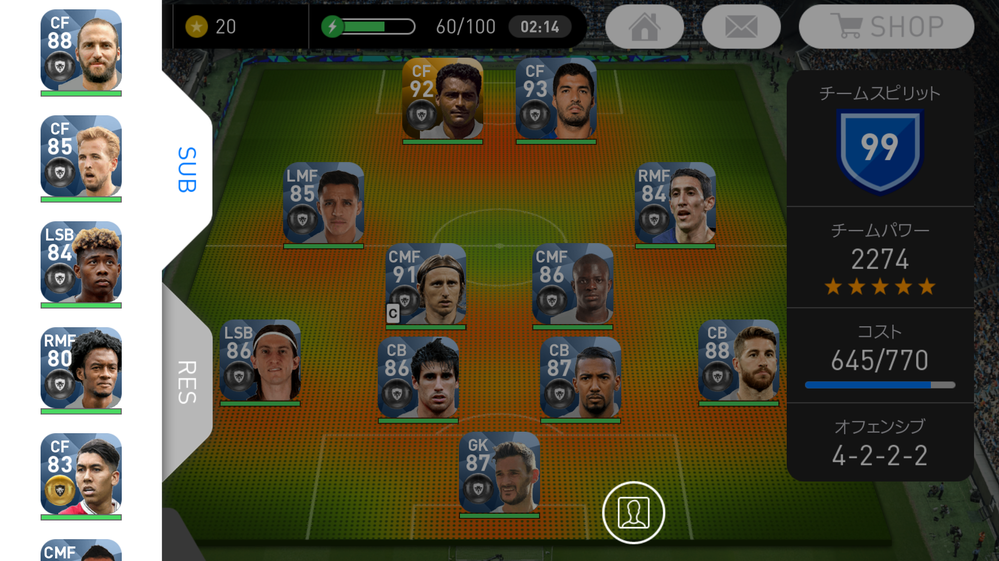Select the CMF 86 midfielder card
Viewport: 999px width, 561px height.
point(572,284)
